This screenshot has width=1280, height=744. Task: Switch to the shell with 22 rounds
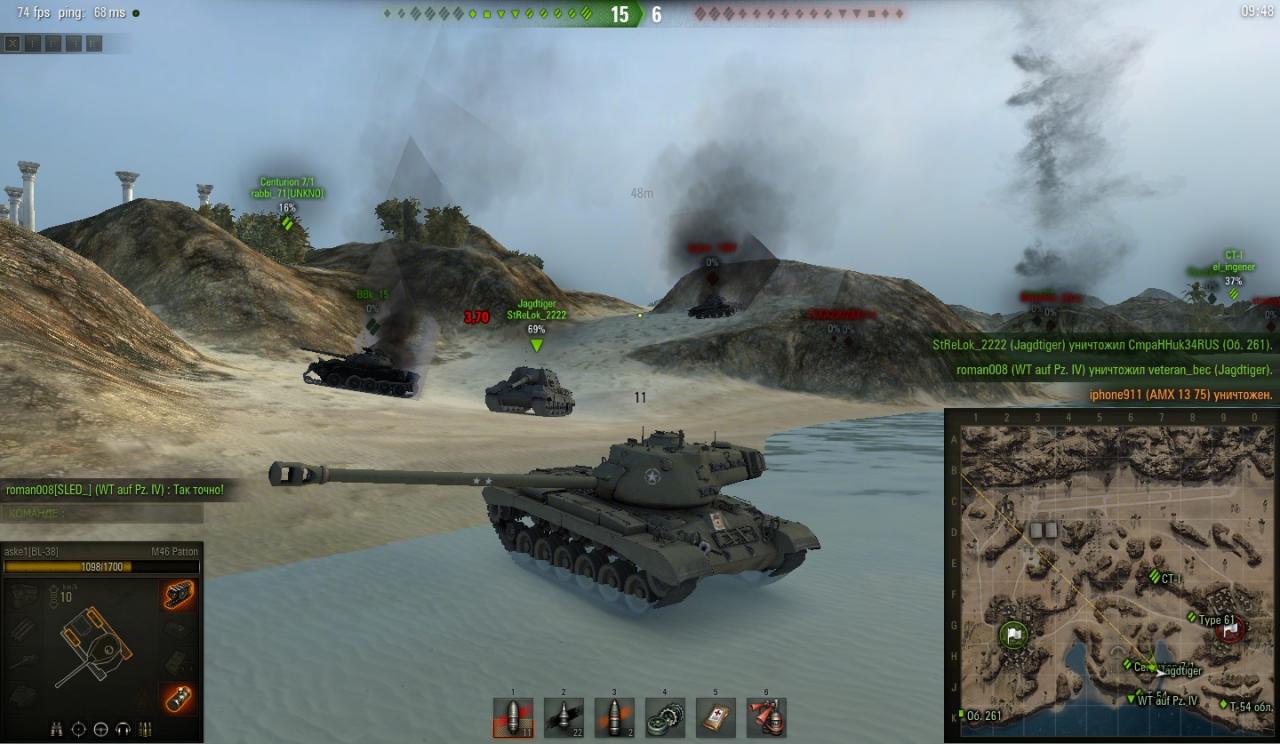564,717
